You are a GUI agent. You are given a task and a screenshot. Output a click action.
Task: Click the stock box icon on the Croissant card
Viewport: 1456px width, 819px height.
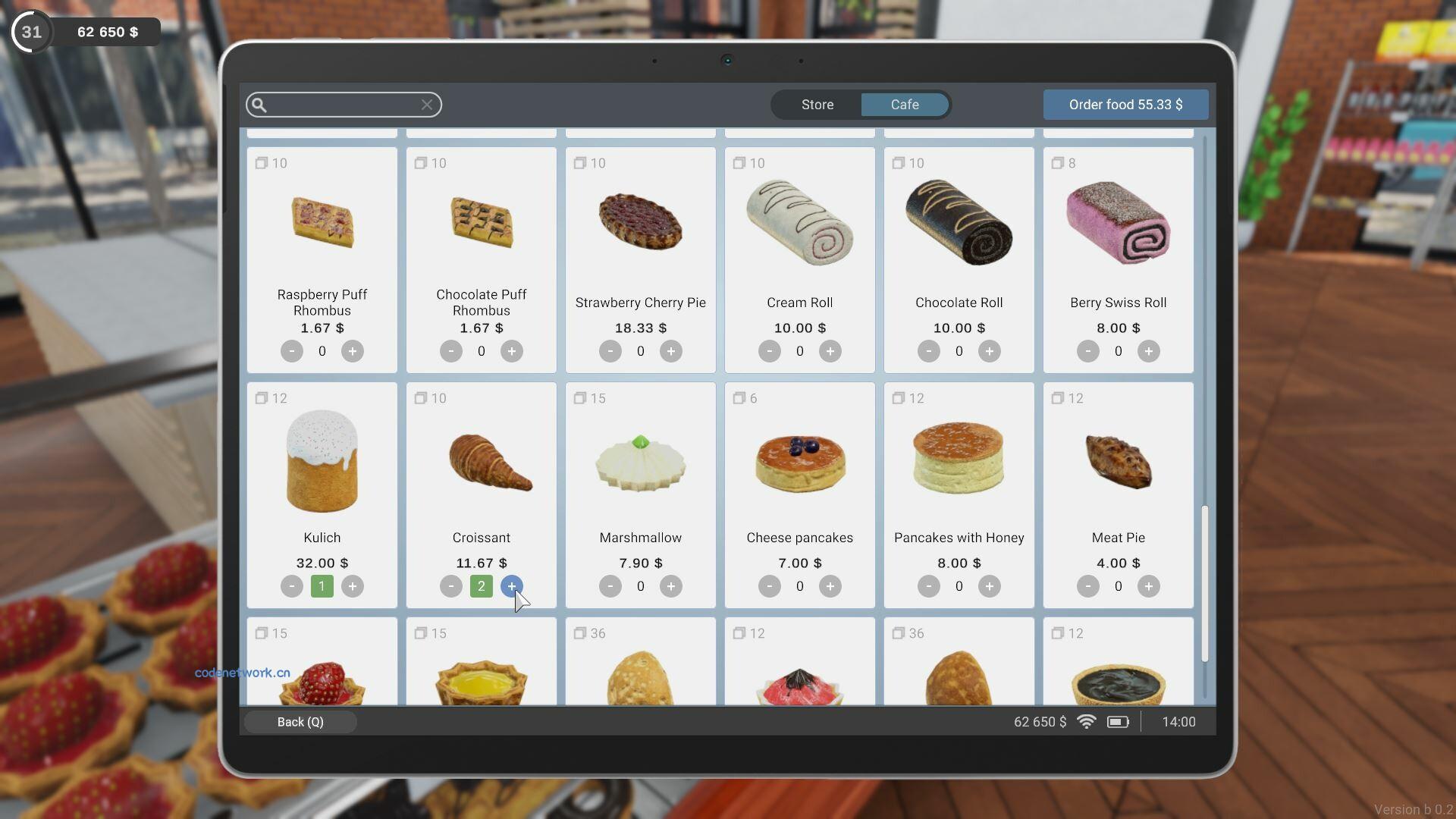420,398
